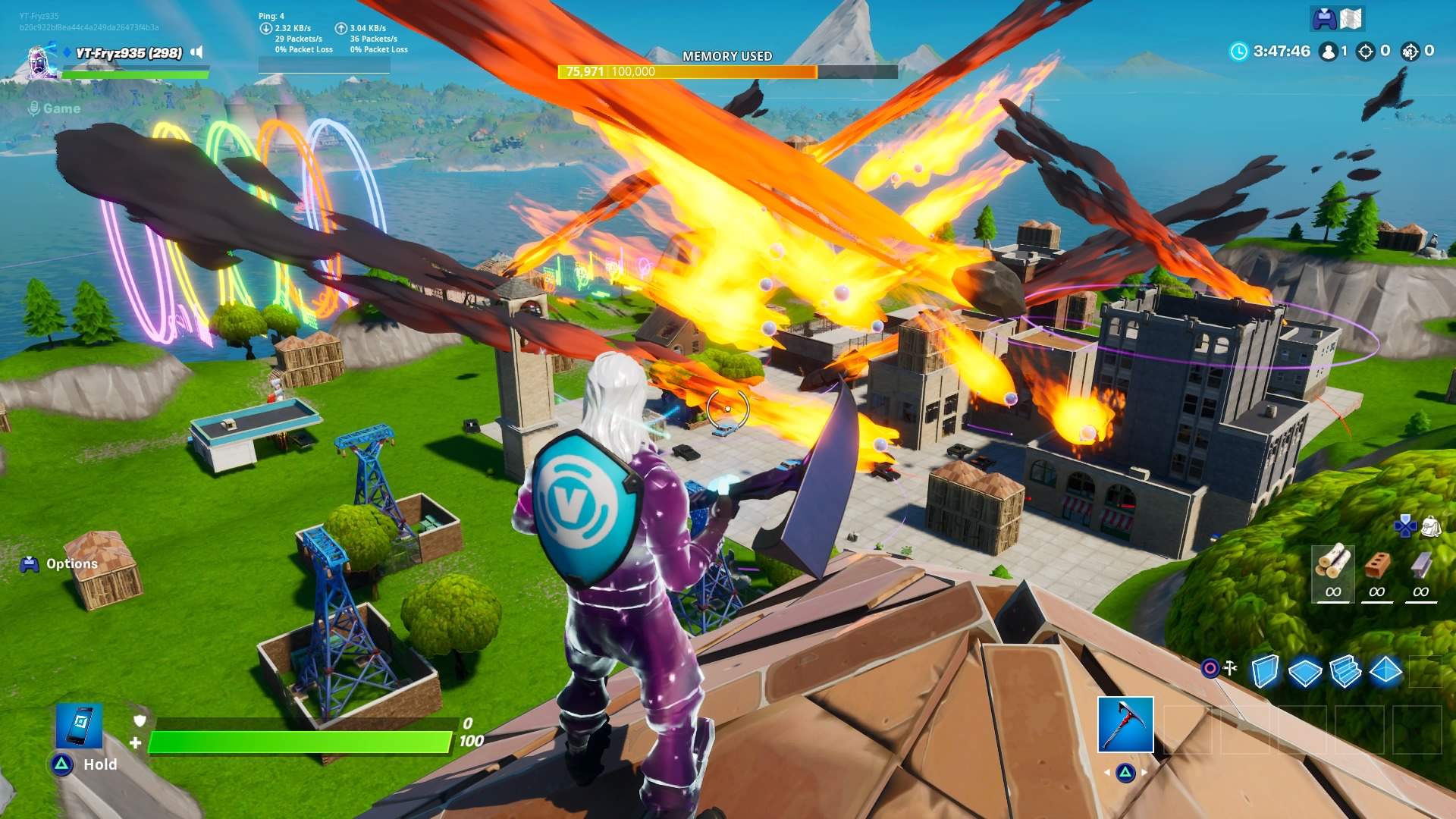Choose the stairs building piece
Screen dimensions: 1456x819
1345,672
